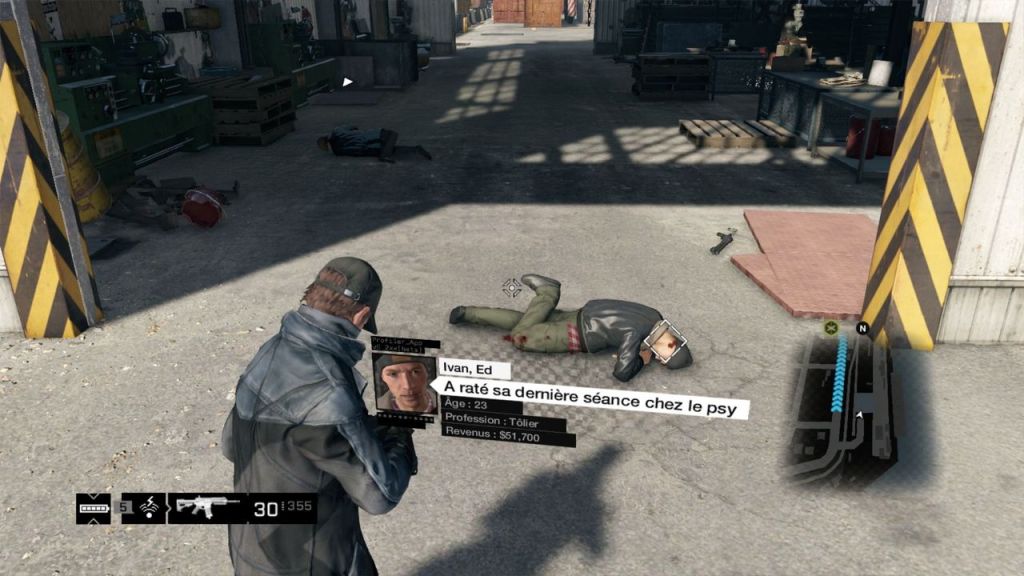The height and width of the screenshot is (576, 1024).
Task: Click the white profiler target box on the face
Action: (x=665, y=343)
